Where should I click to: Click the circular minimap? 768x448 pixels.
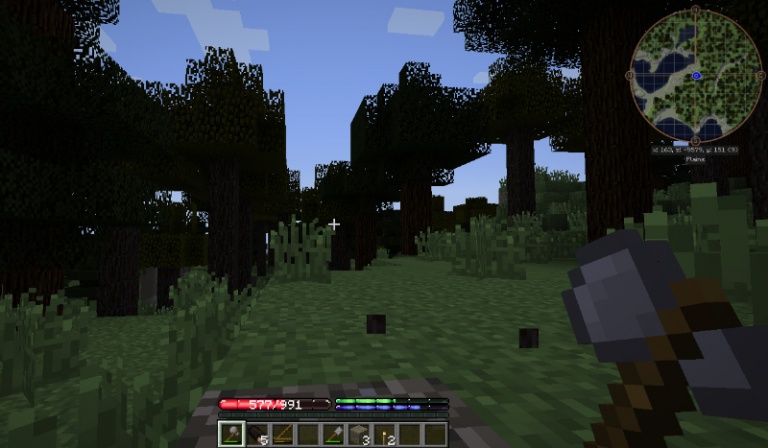click(x=696, y=76)
